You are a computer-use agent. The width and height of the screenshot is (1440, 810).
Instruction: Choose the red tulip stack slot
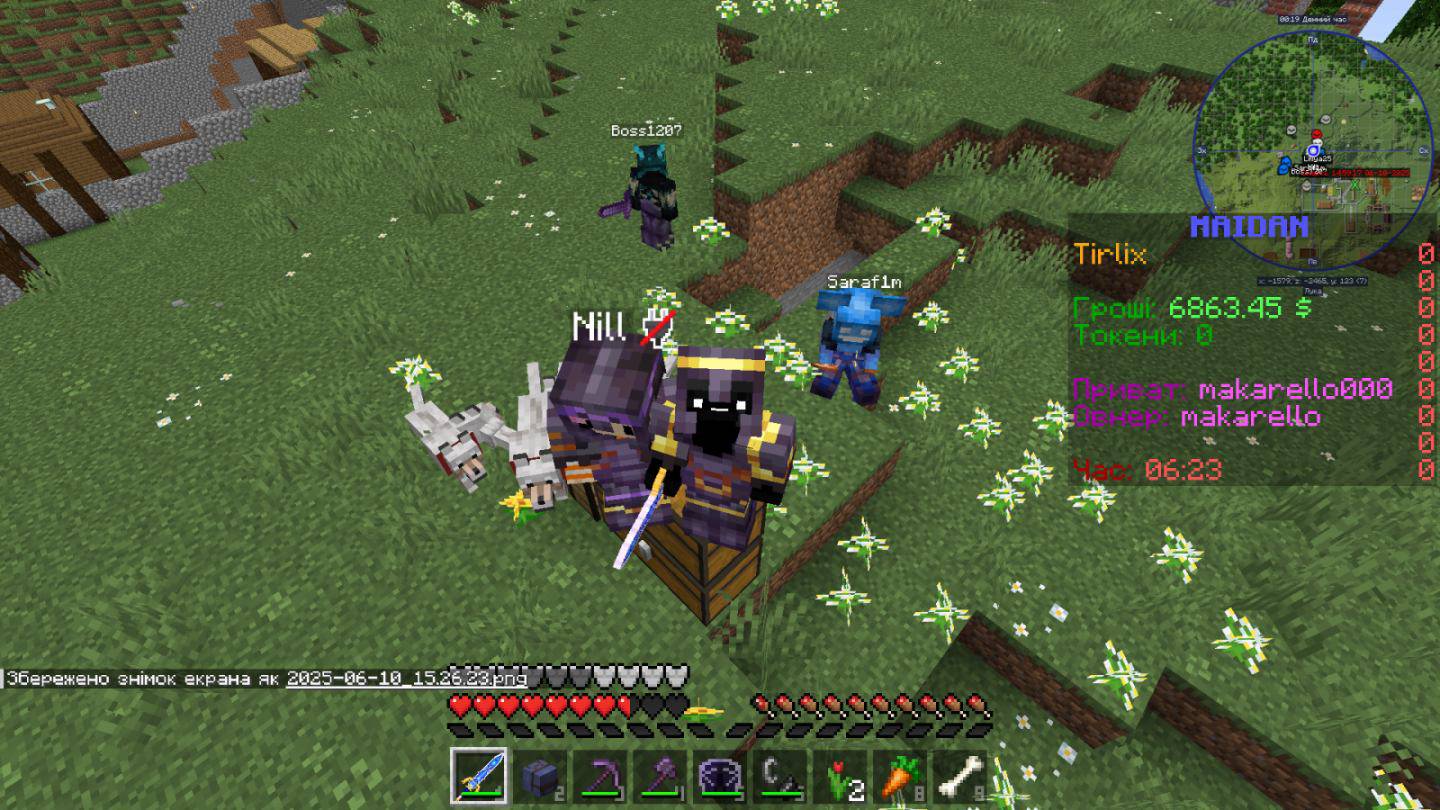(x=841, y=775)
